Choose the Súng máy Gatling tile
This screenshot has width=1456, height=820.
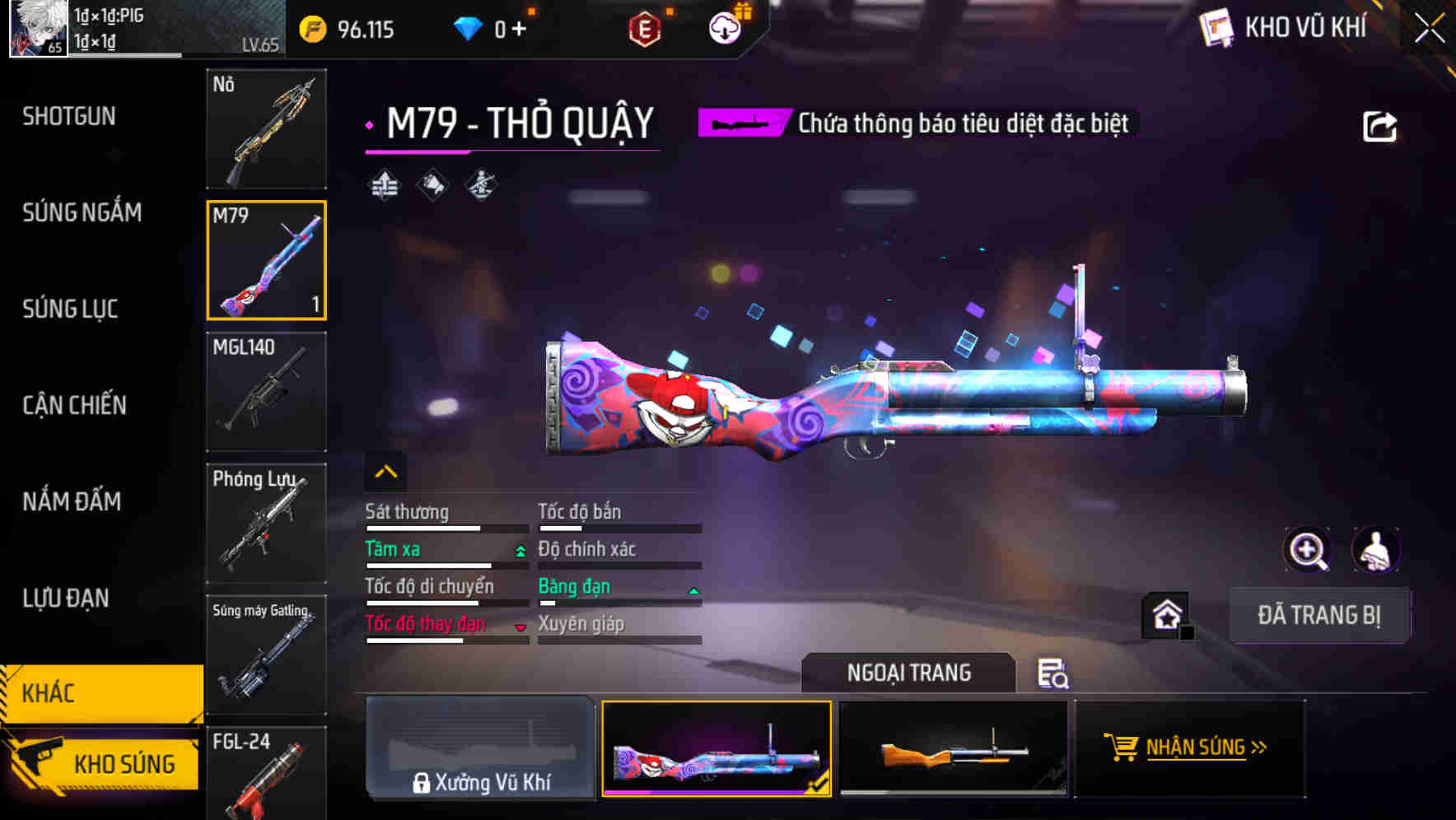[x=266, y=655]
